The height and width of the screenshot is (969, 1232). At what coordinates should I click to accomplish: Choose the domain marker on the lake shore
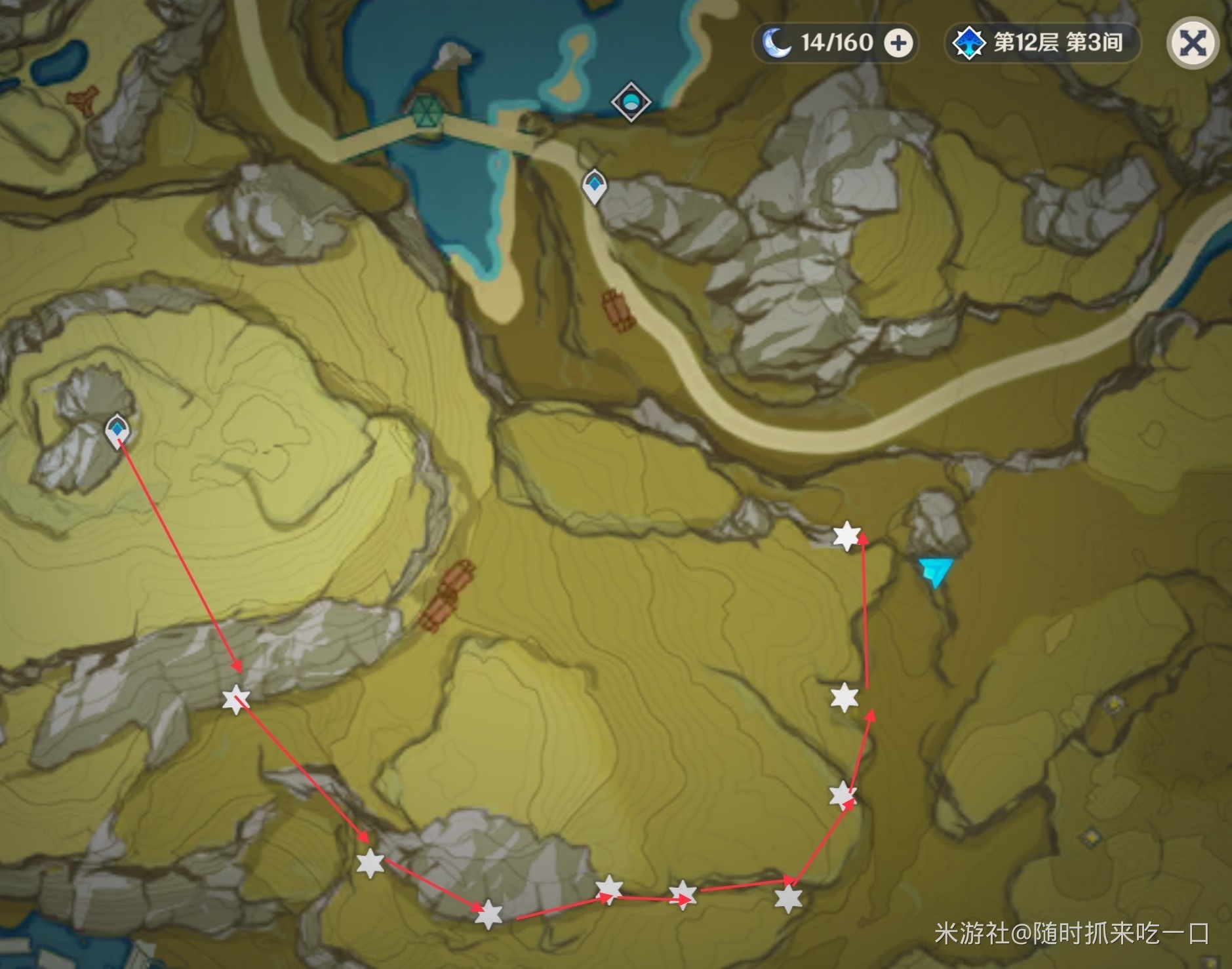(631, 102)
